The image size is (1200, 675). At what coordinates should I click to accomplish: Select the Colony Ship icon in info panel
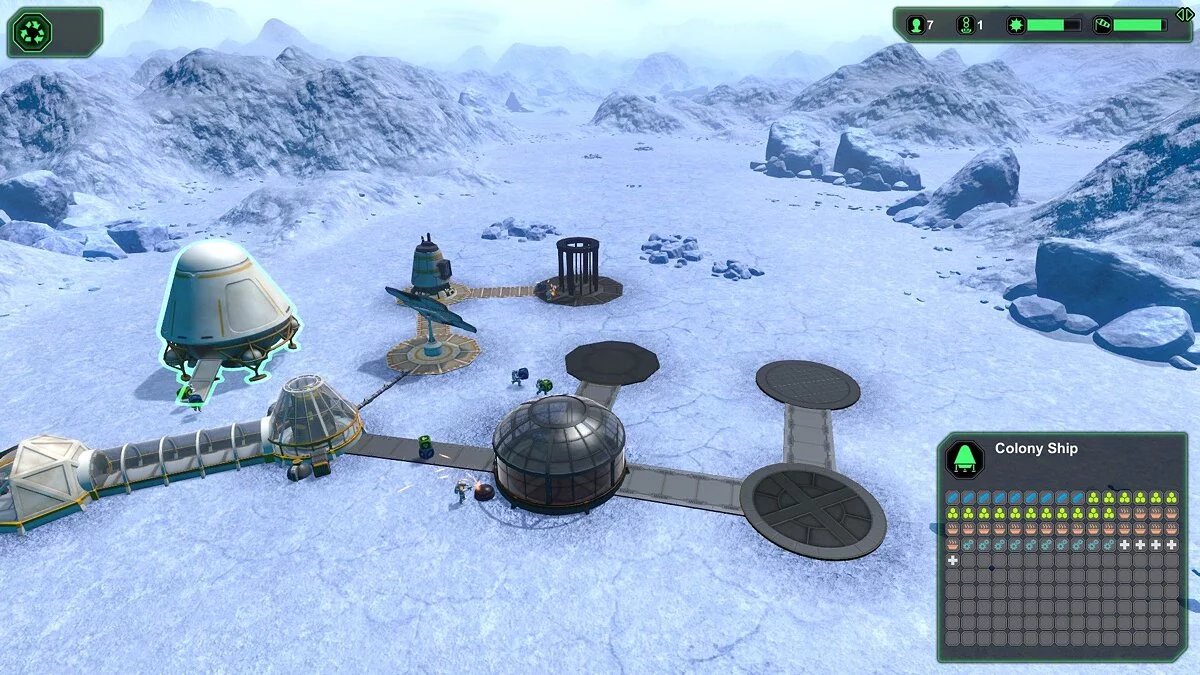(965, 459)
